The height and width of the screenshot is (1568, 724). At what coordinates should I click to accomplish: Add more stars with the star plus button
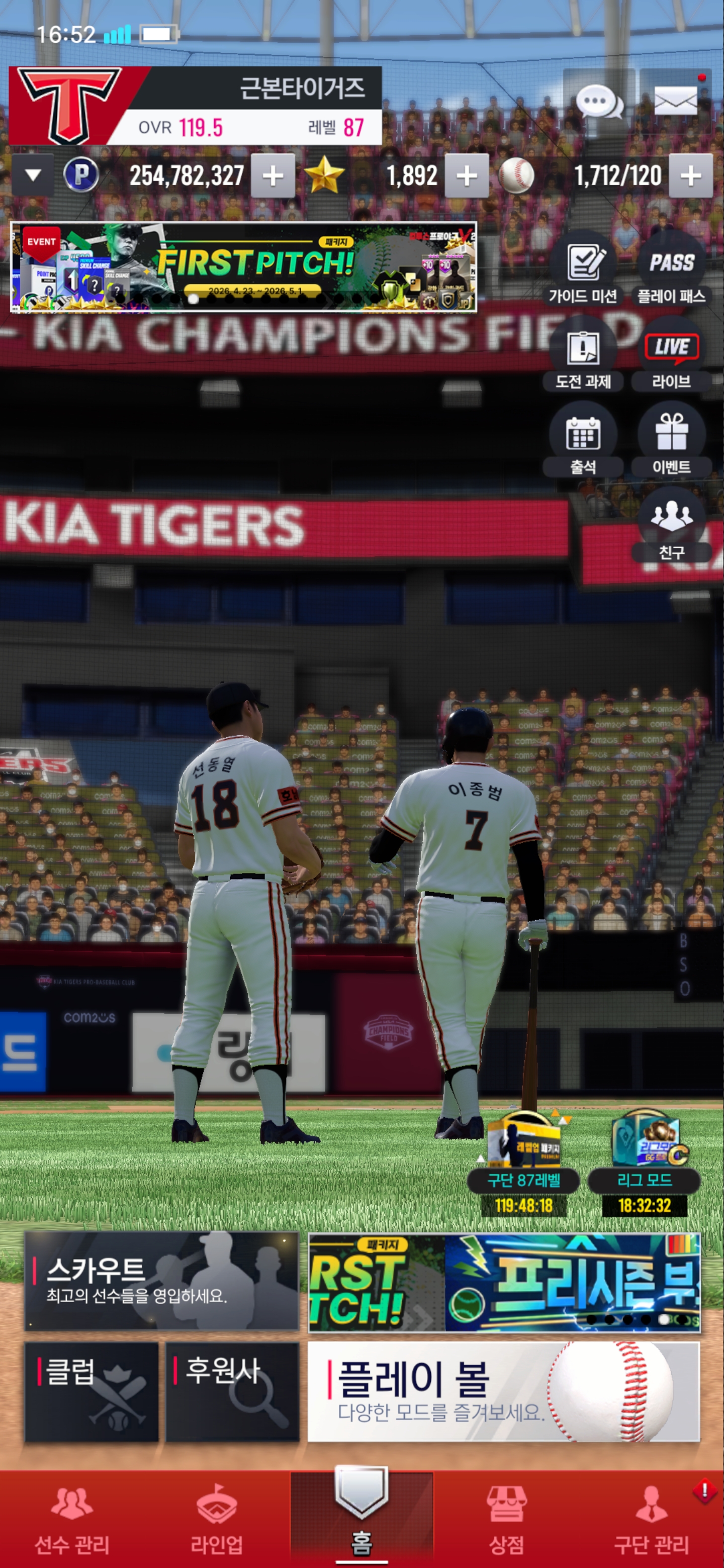coord(467,176)
